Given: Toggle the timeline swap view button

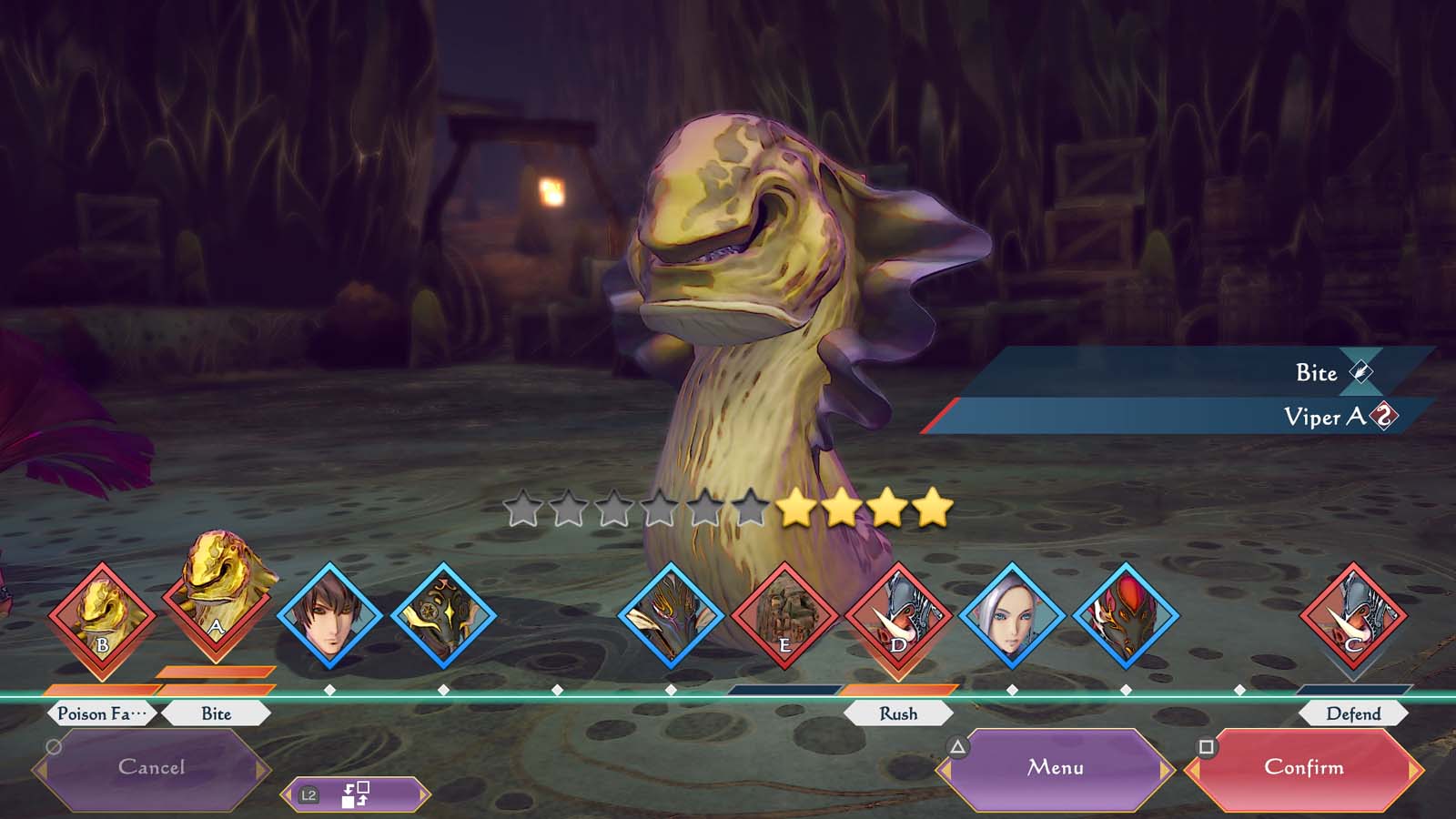Looking at the screenshot, I should [355, 794].
